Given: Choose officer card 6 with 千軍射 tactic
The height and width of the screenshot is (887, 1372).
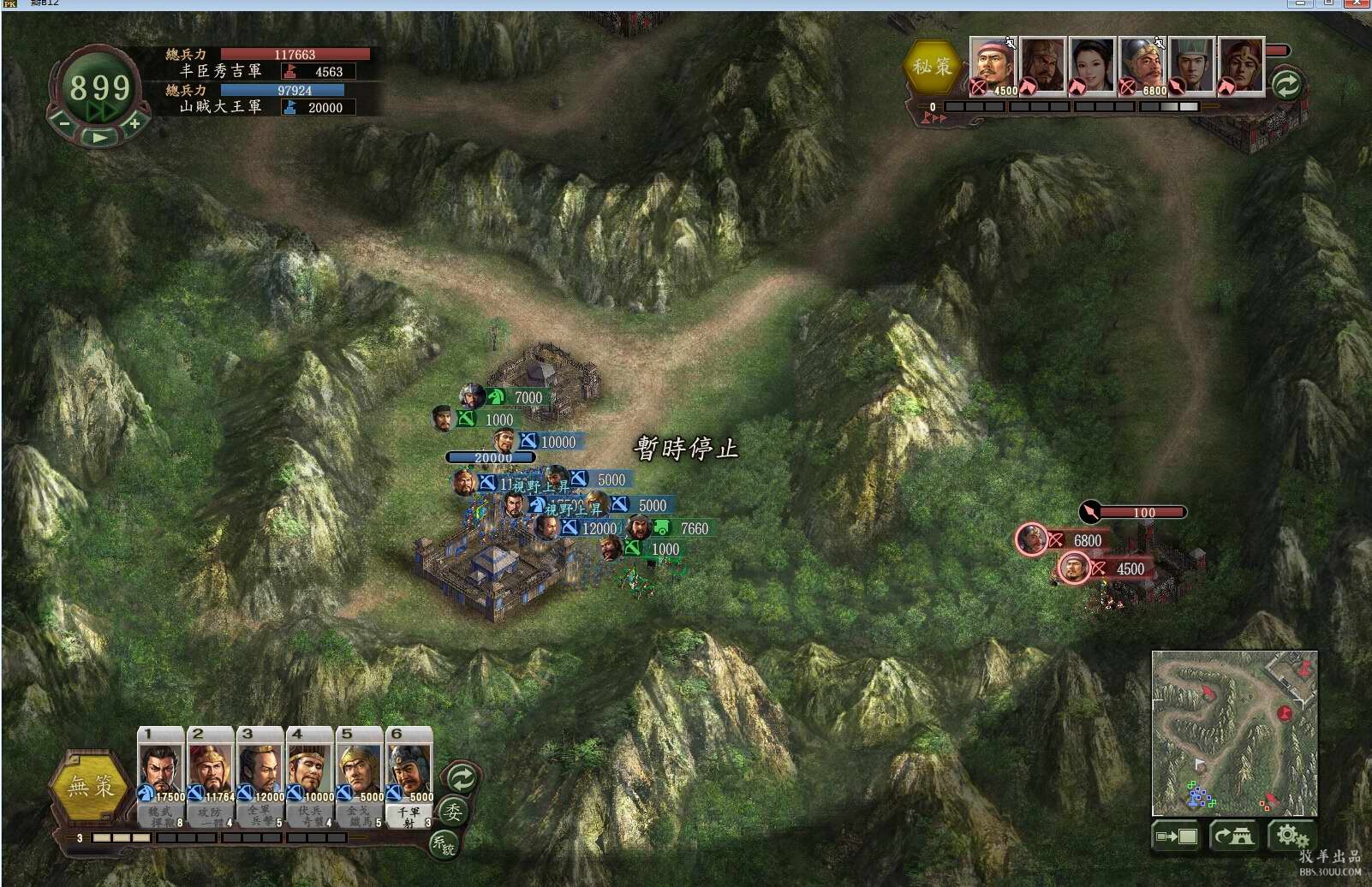Looking at the screenshot, I should (409, 770).
